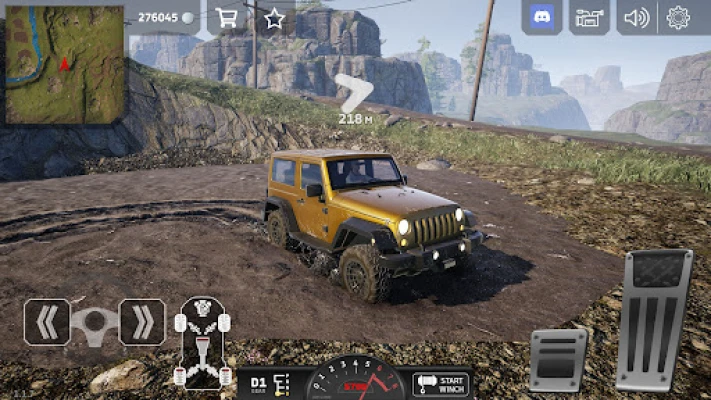
Task: Open the shop via the cart icon
Action: [227, 17]
